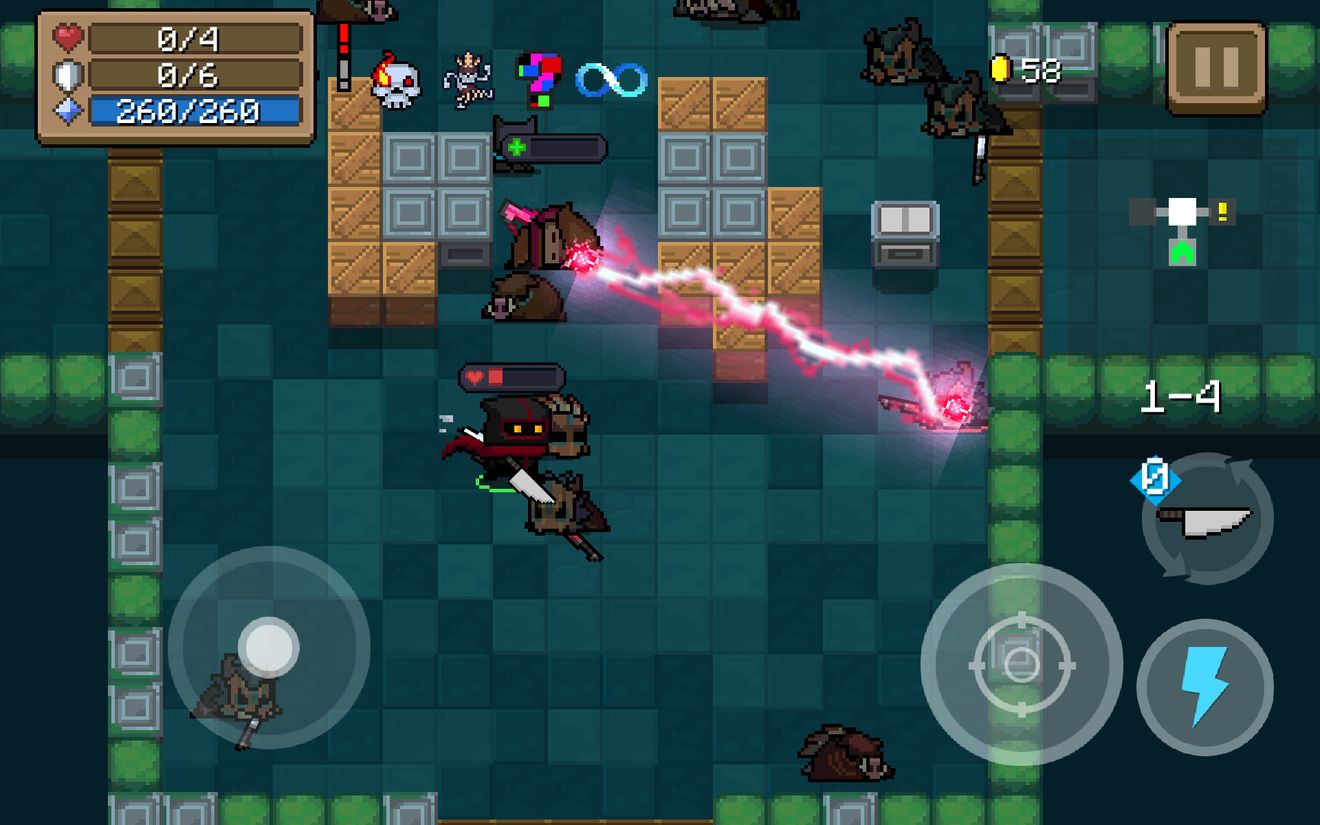Select the multicolored question mark buff icon
Screen dimensions: 1320x825
point(538,79)
